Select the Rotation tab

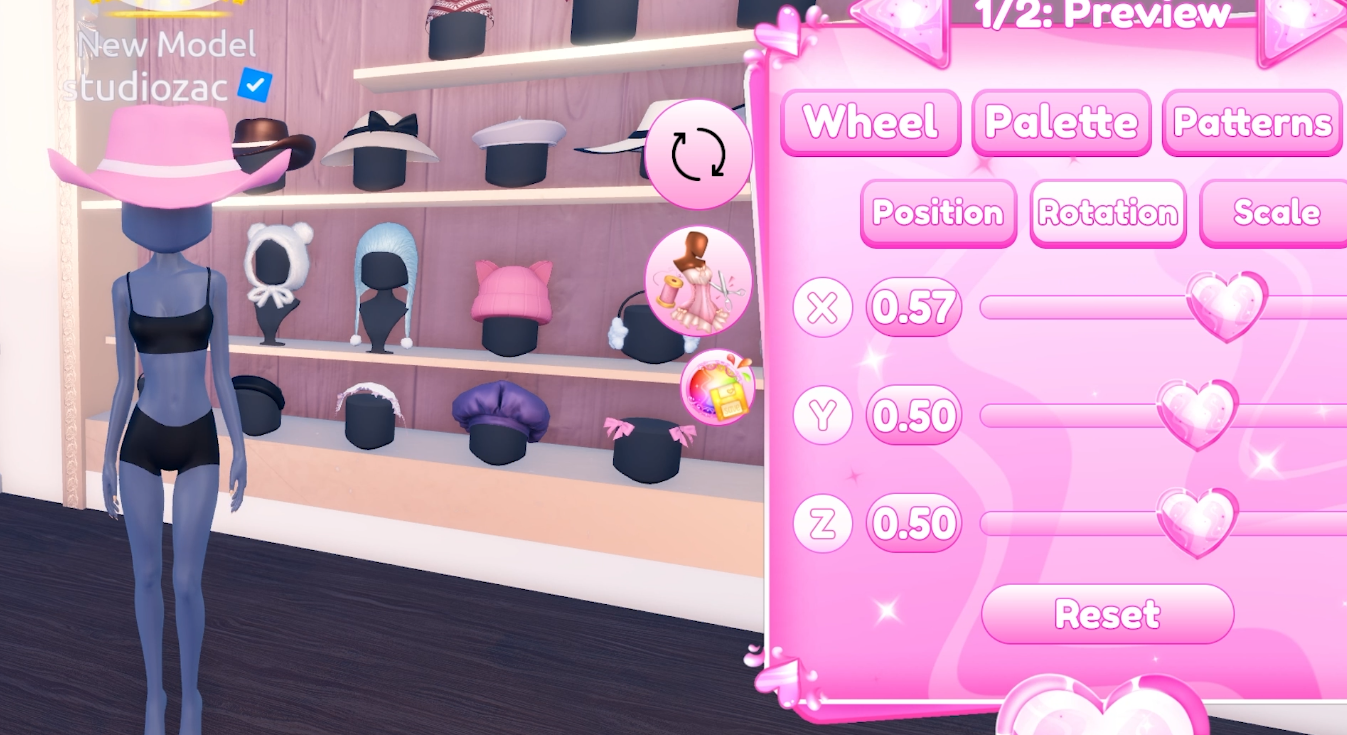click(x=1107, y=212)
